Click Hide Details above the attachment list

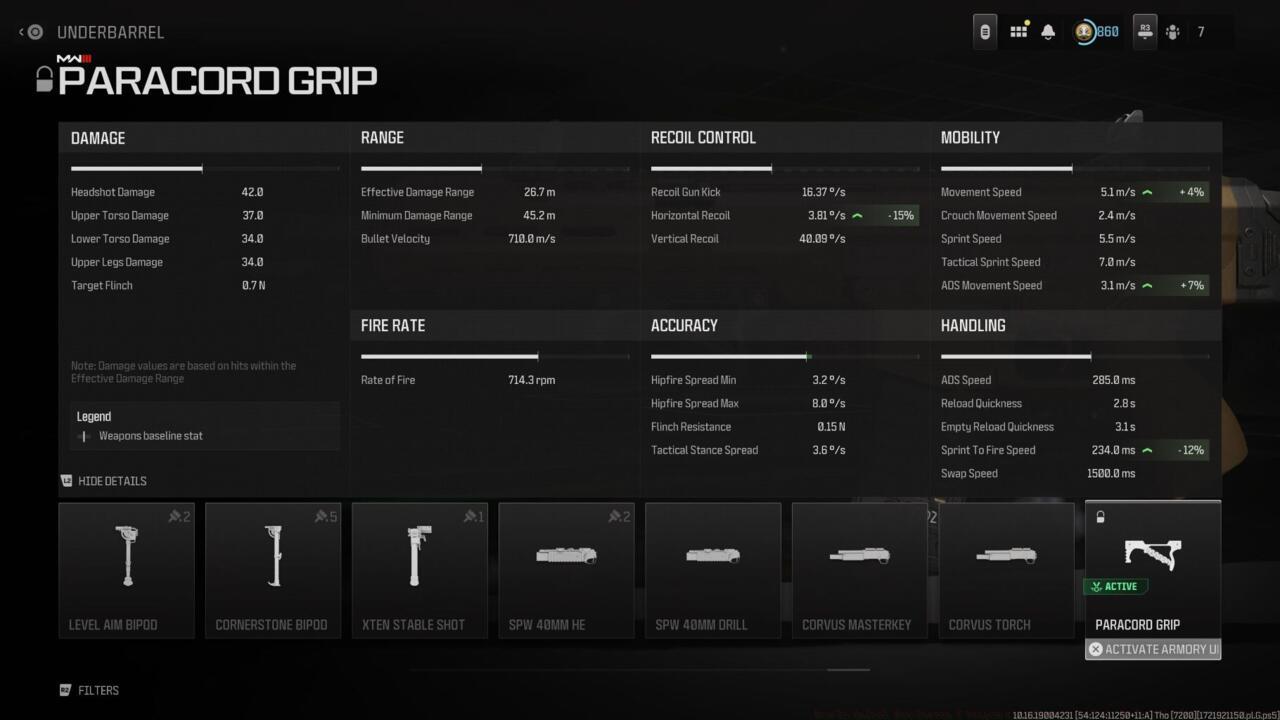click(x=103, y=481)
